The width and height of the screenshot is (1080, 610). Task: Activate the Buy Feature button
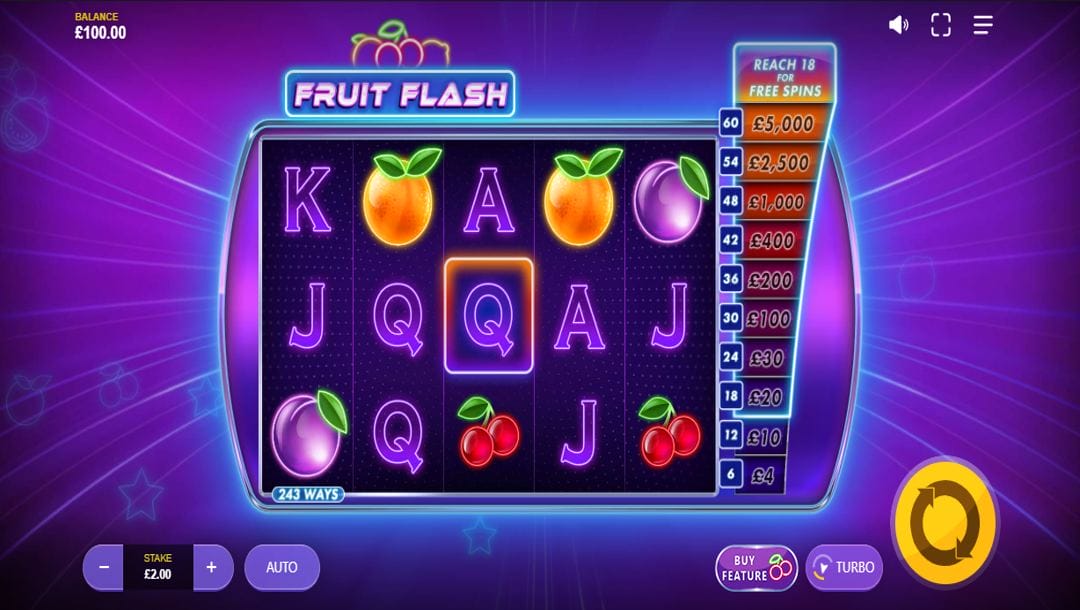coord(756,567)
